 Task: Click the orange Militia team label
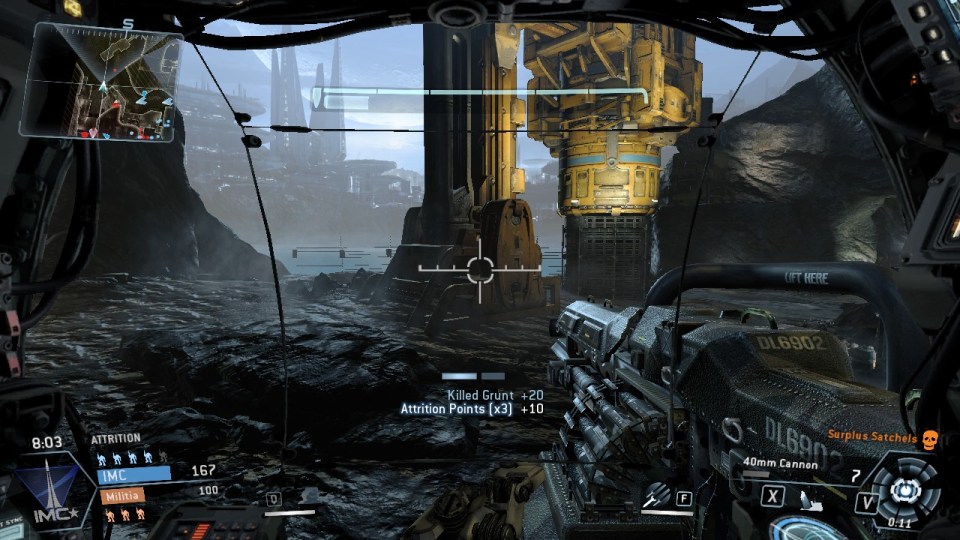[x=121, y=494]
